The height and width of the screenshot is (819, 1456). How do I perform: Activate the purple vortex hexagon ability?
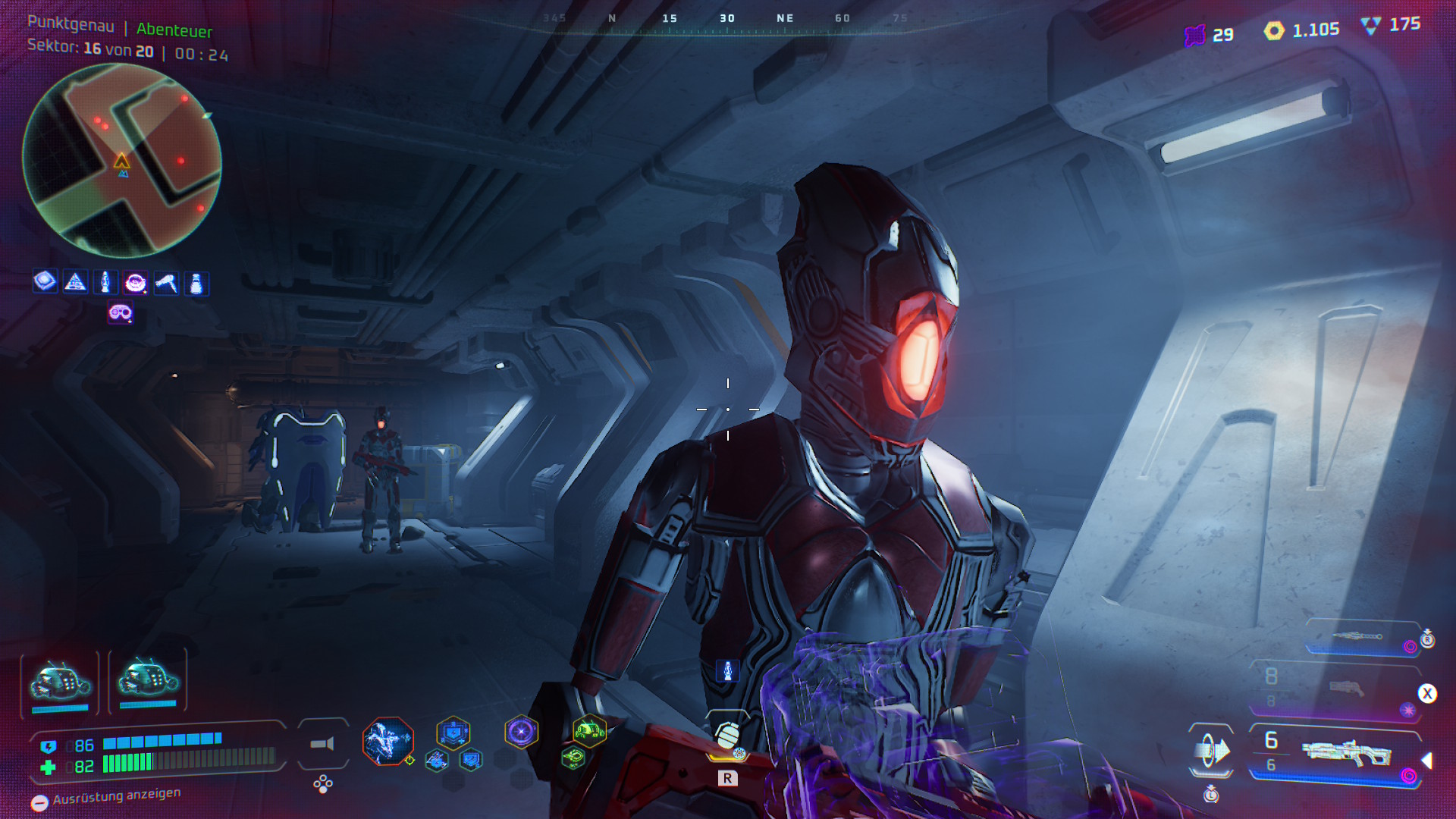[x=521, y=732]
